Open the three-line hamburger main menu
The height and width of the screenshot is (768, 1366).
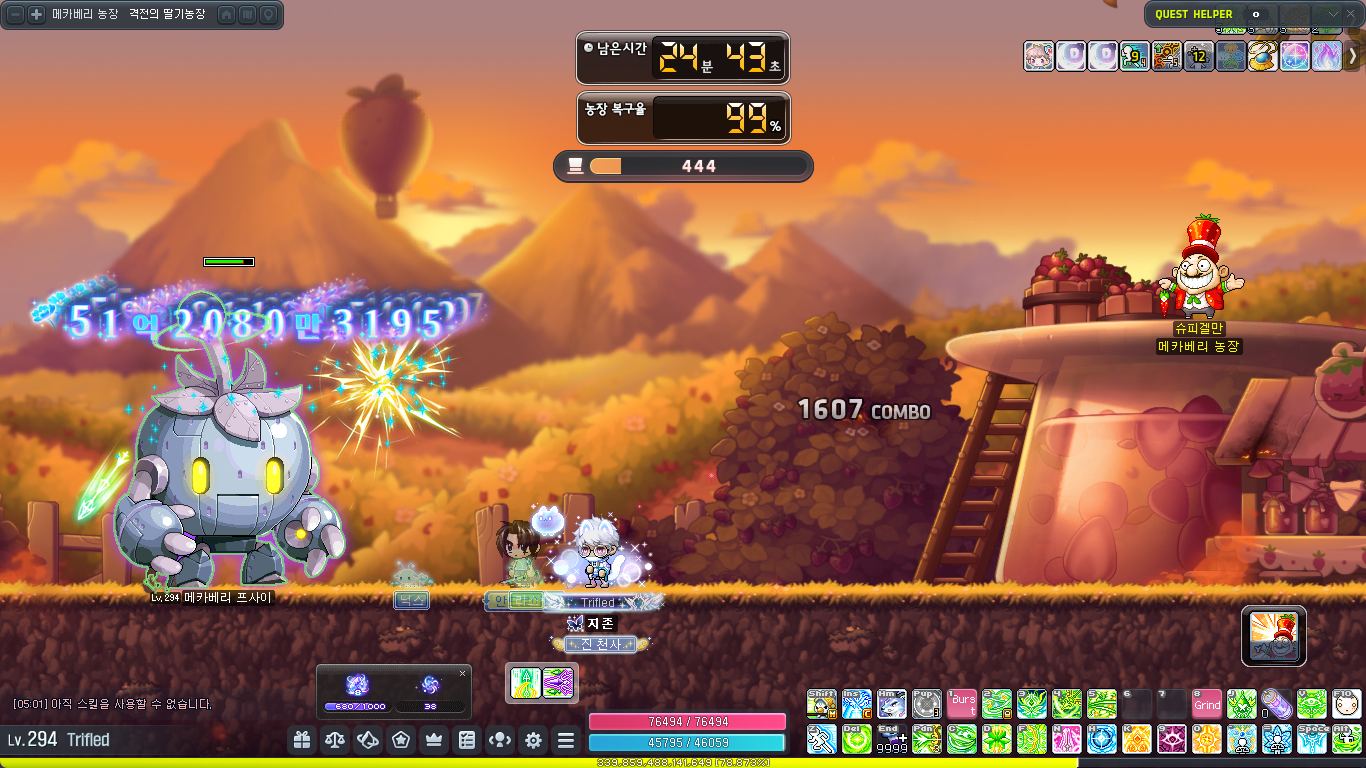pos(566,740)
